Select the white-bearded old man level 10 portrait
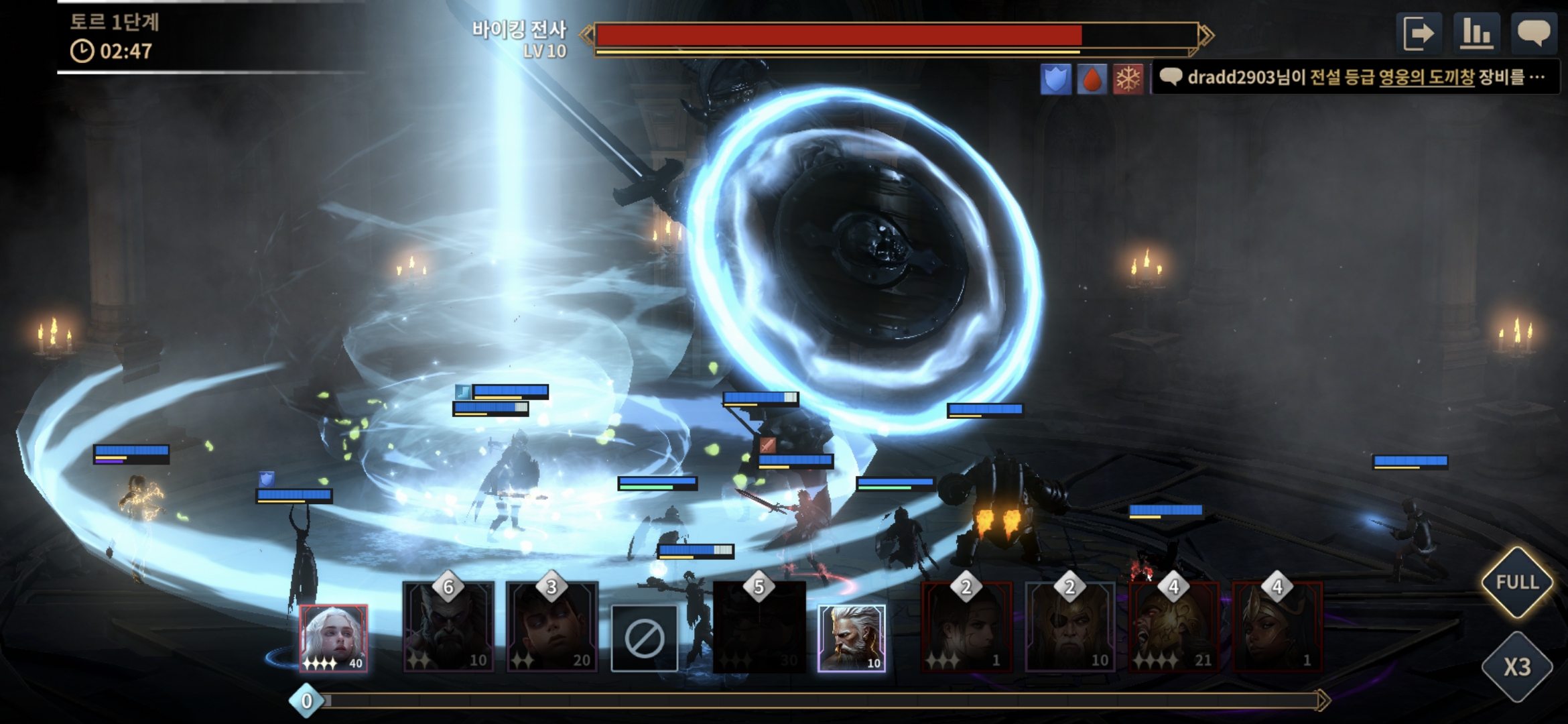1568x724 pixels. click(851, 638)
